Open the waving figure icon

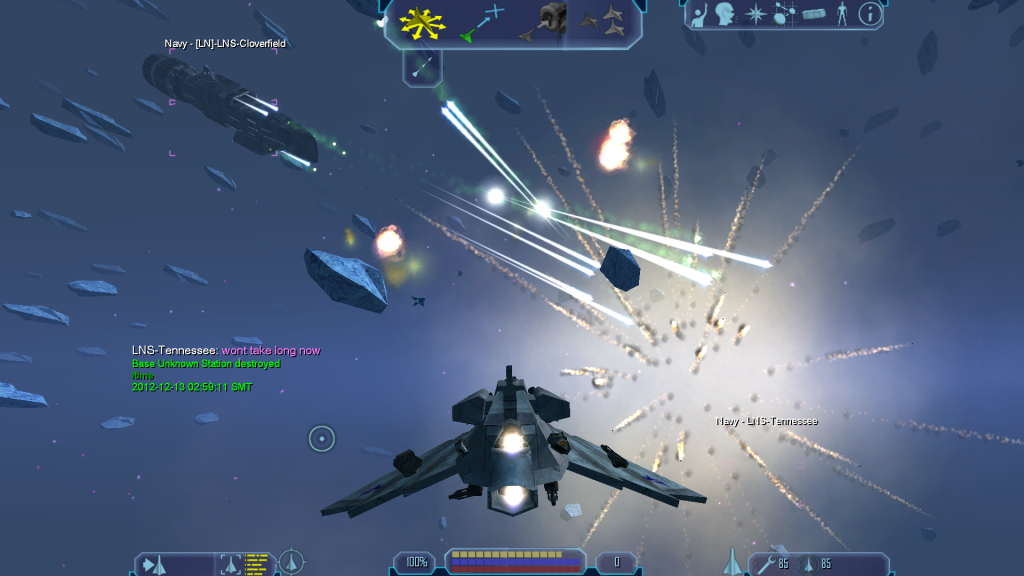coord(701,14)
